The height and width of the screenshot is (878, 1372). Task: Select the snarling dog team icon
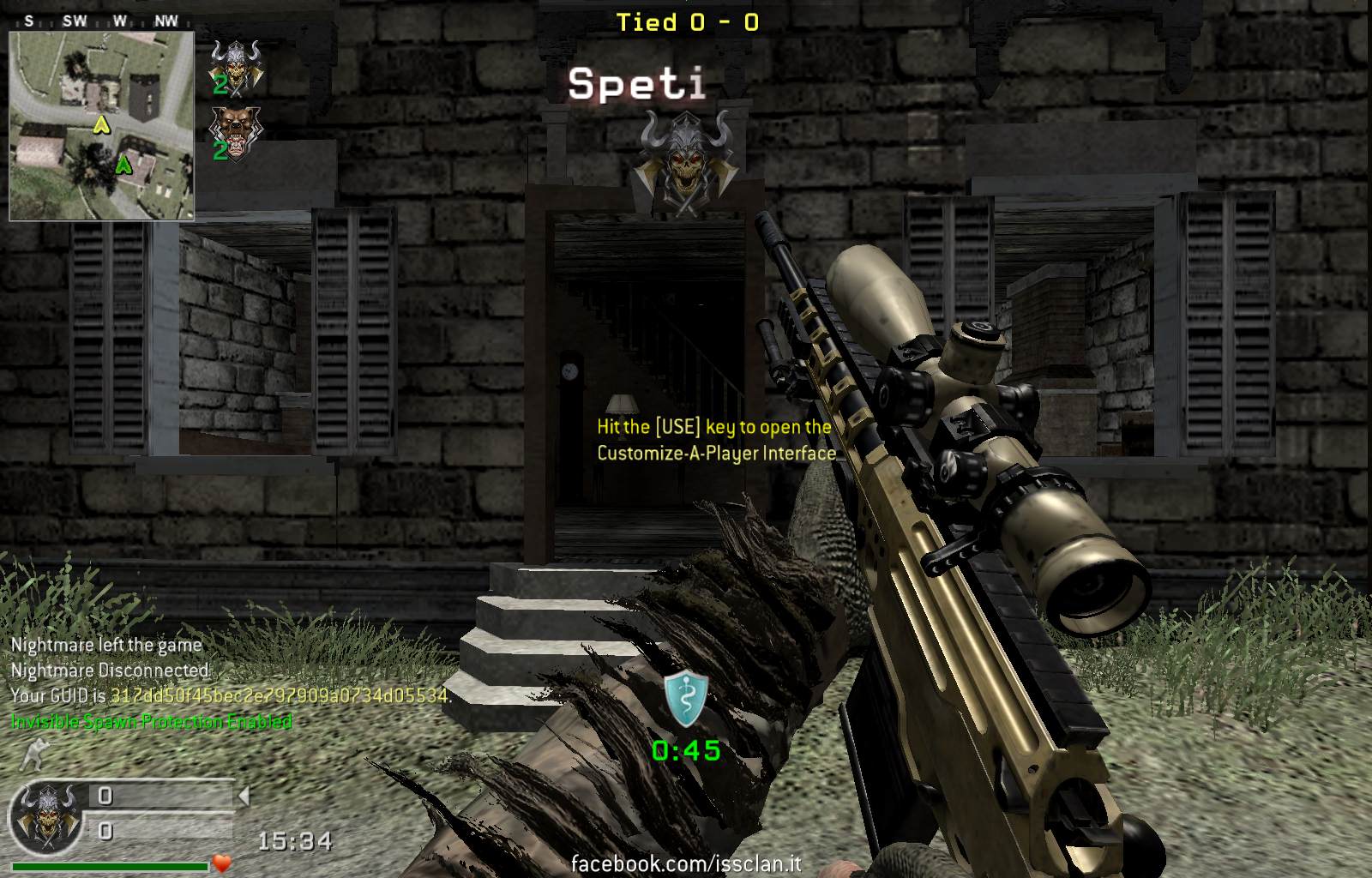pos(236,130)
